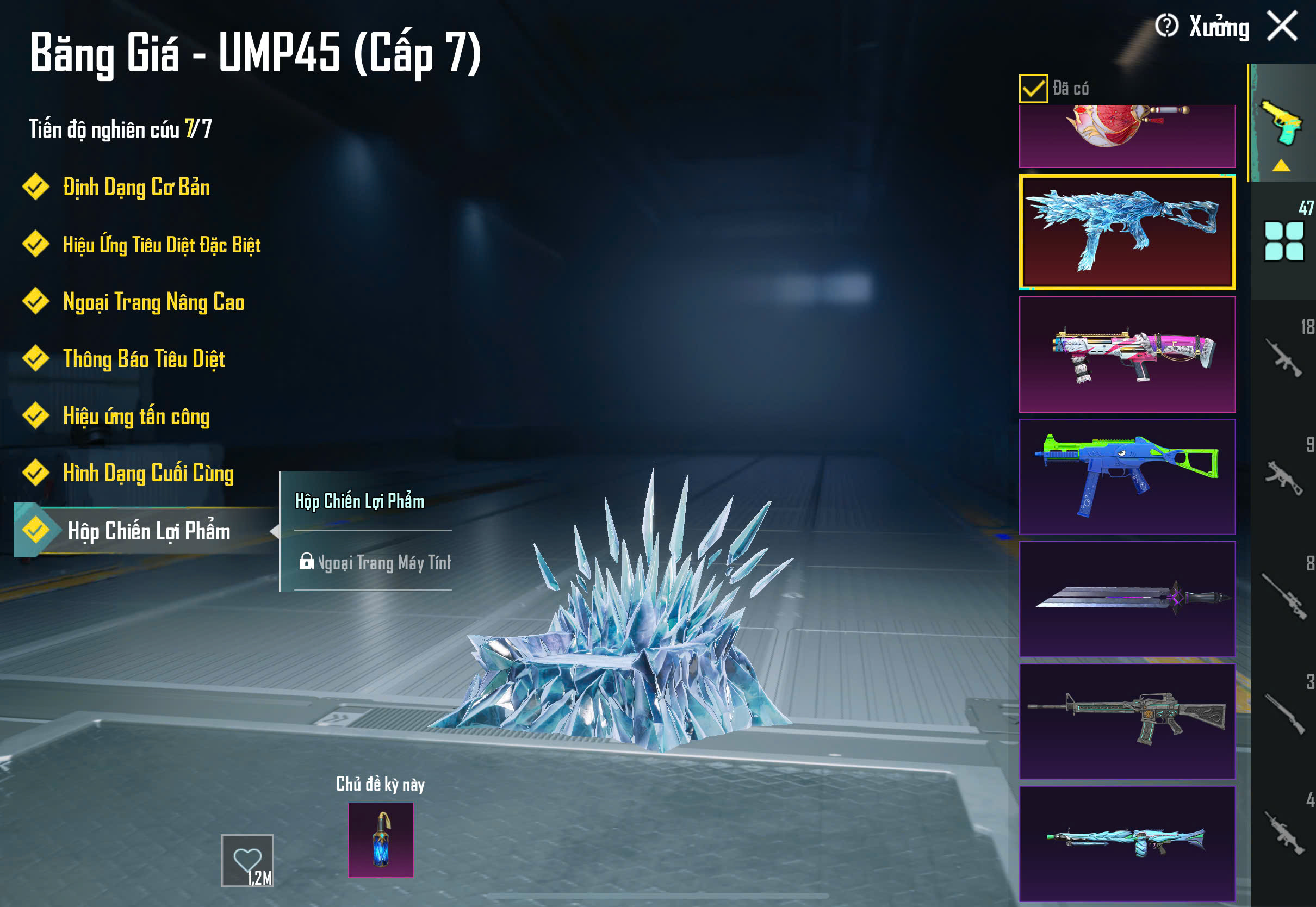This screenshot has height=907, width=1316.
Task: Select the teal machine gun skin
Action: point(1127,843)
